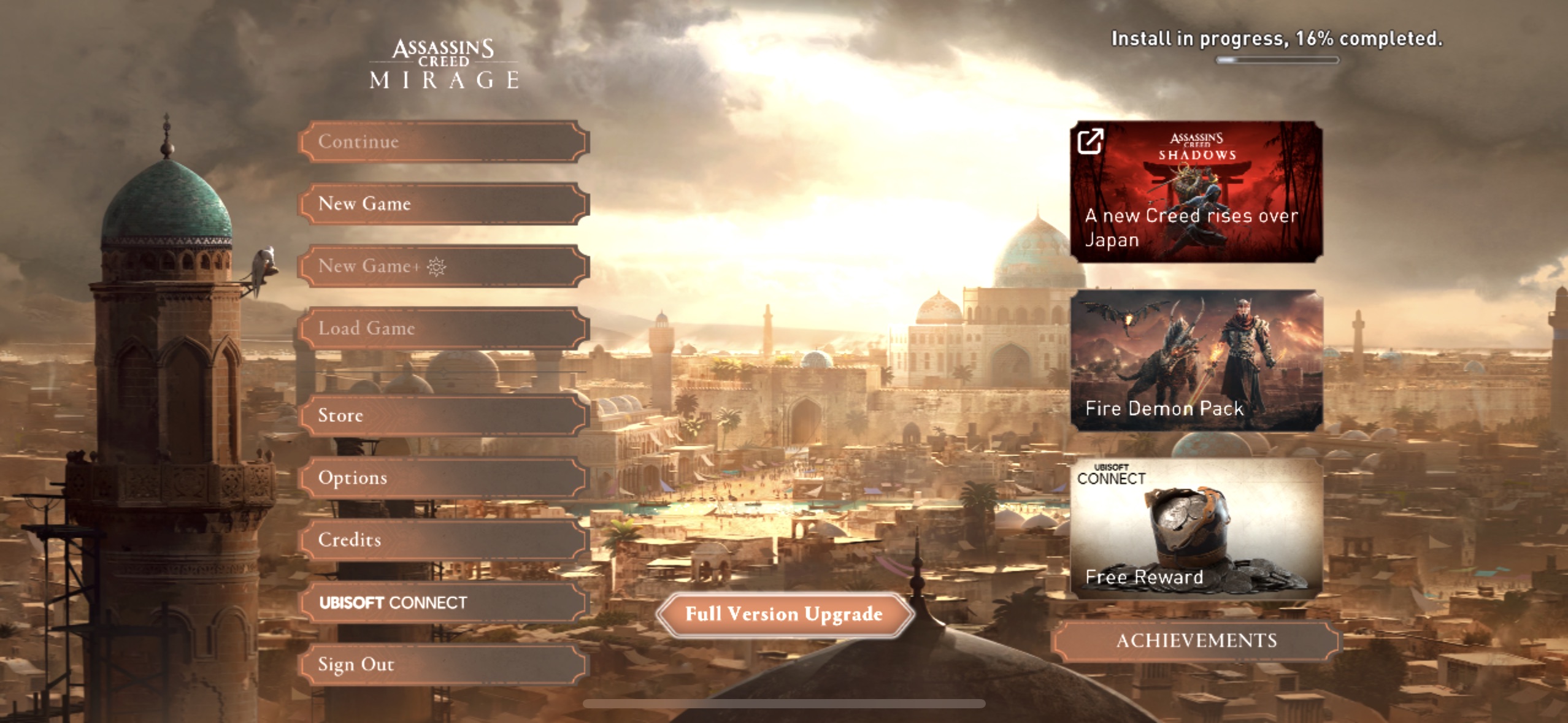Screen dimensions: 1568x723
Task: Open the Options menu
Action: tap(443, 478)
